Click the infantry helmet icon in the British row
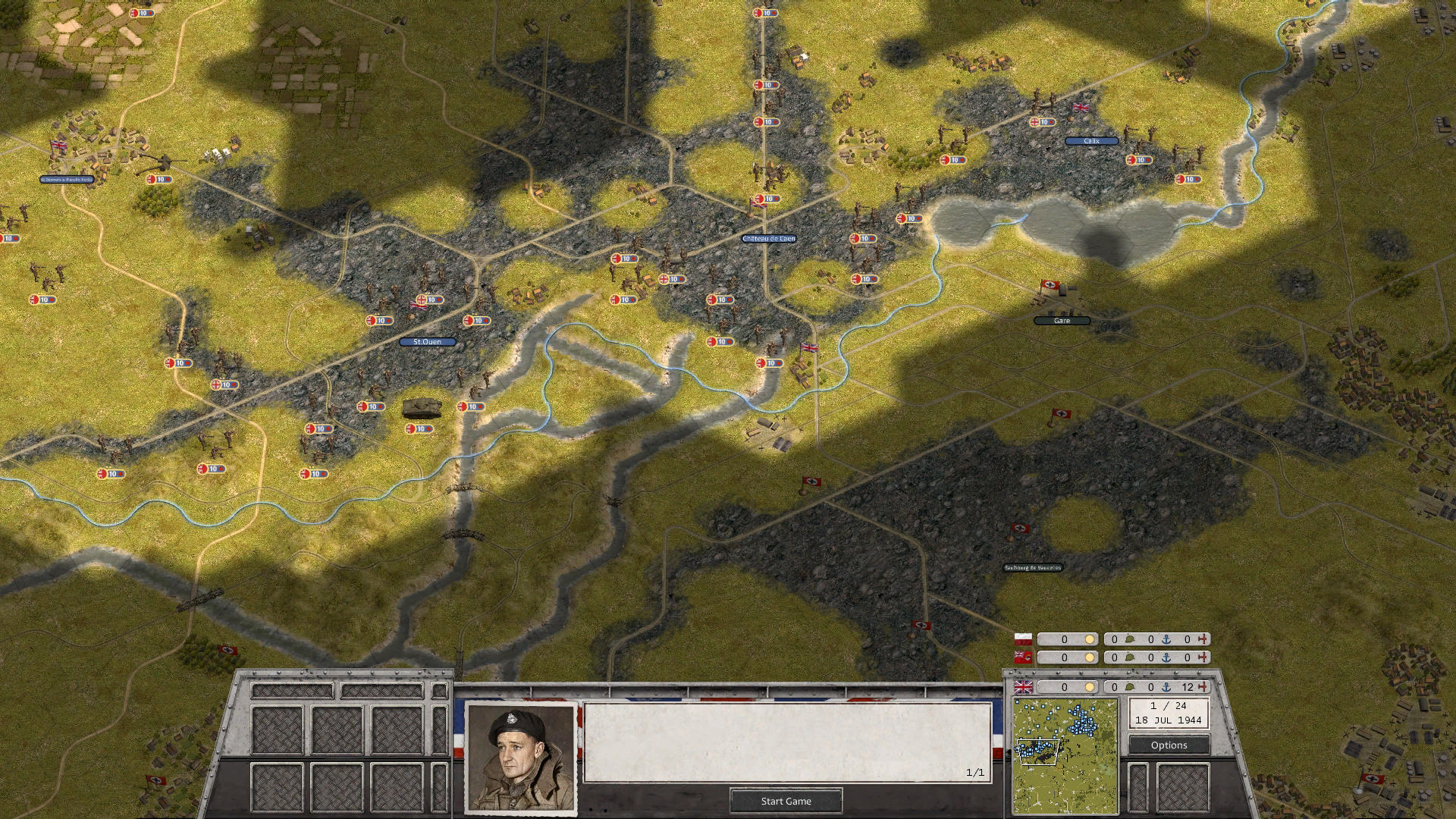 pyautogui.click(x=1130, y=686)
